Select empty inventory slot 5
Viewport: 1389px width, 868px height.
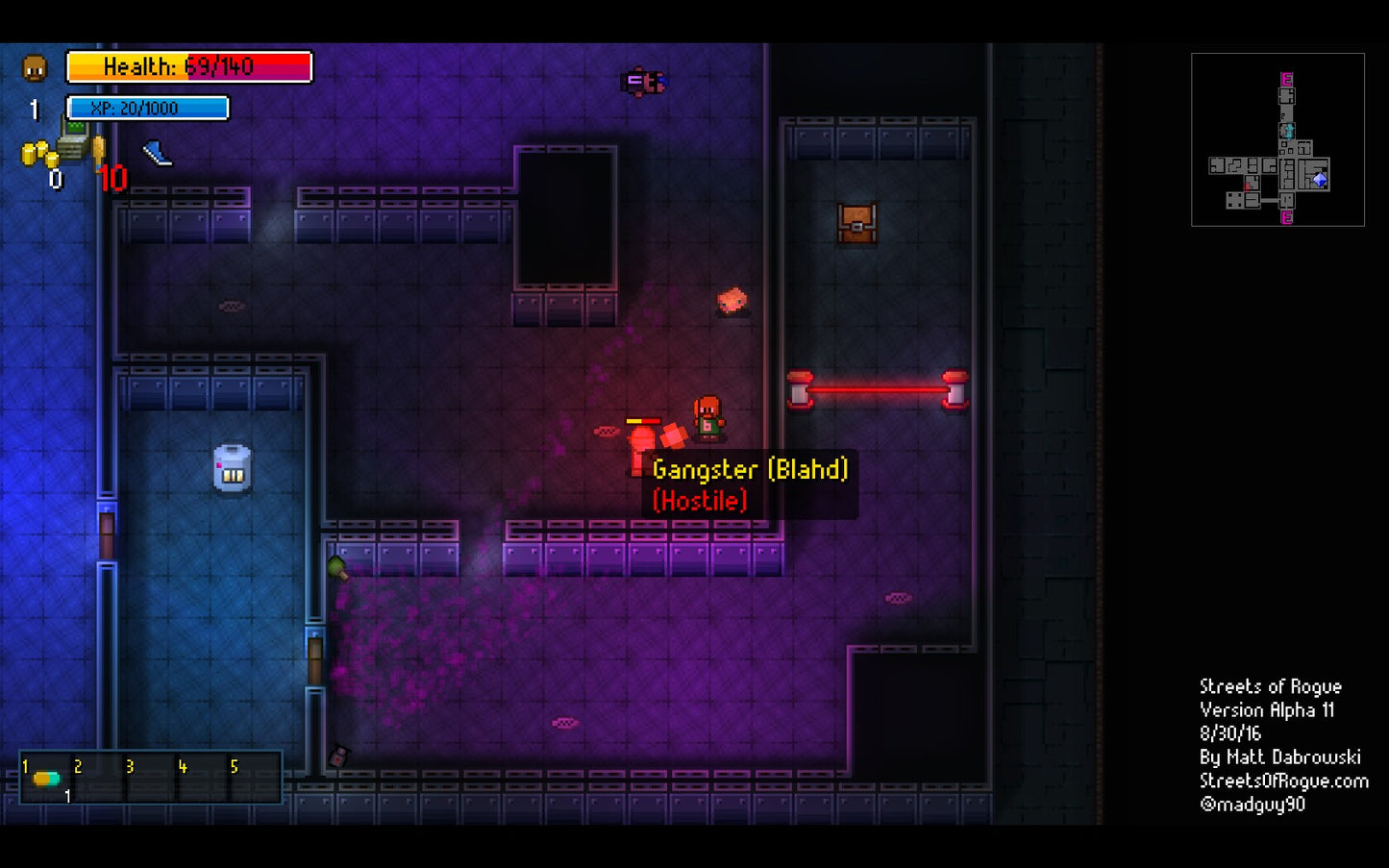coord(253,776)
